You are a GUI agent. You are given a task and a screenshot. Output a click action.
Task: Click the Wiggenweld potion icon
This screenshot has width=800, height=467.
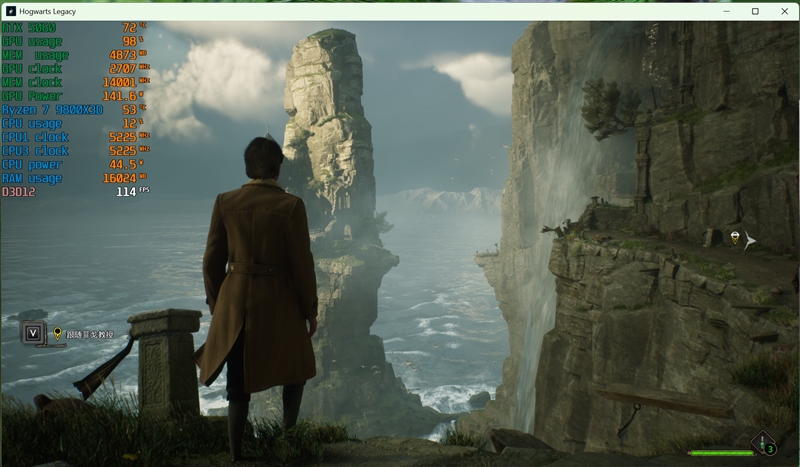tap(765, 443)
